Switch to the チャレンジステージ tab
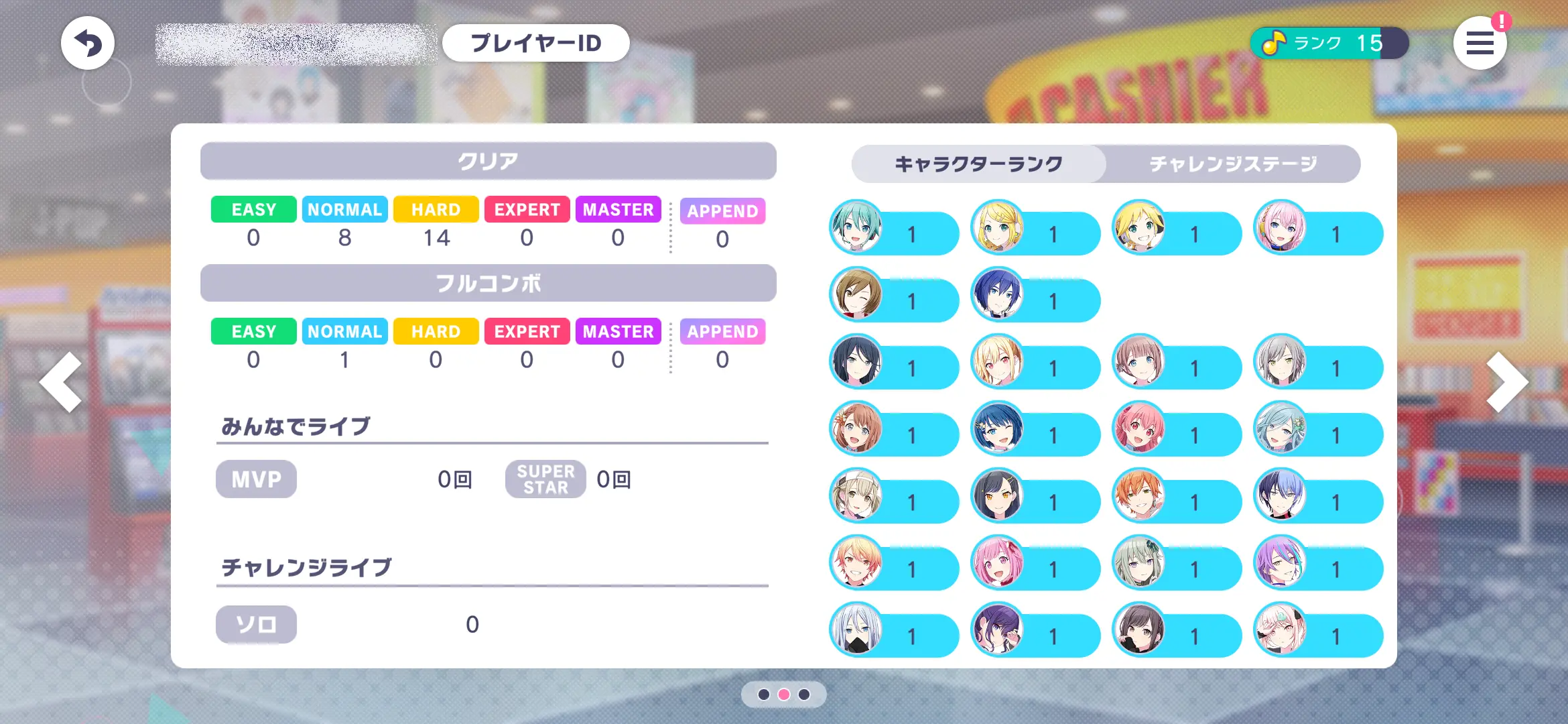The image size is (1568, 724). pyautogui.click(x=1232, y=162)
